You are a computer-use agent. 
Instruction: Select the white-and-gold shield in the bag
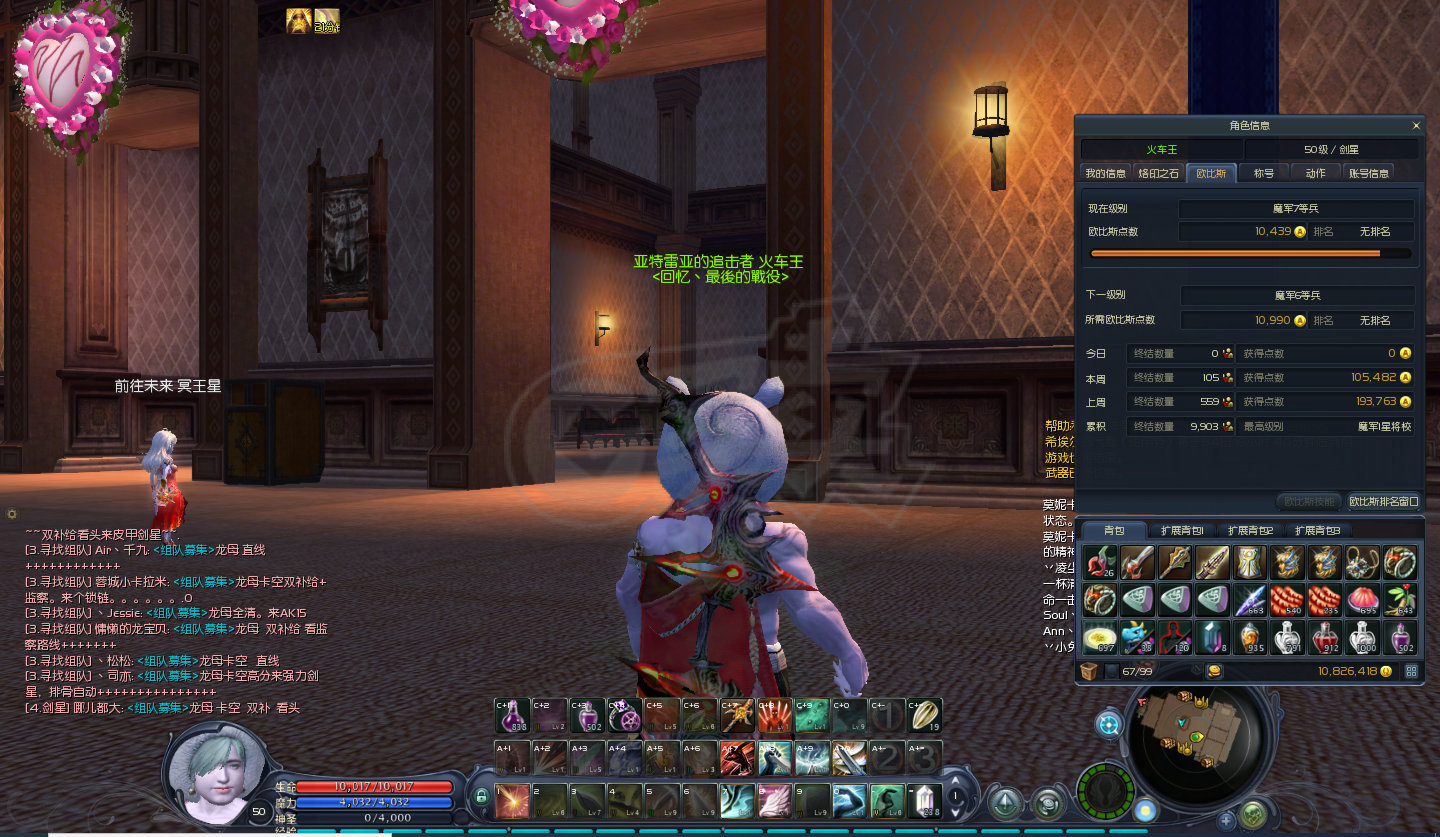[1250, 563]
